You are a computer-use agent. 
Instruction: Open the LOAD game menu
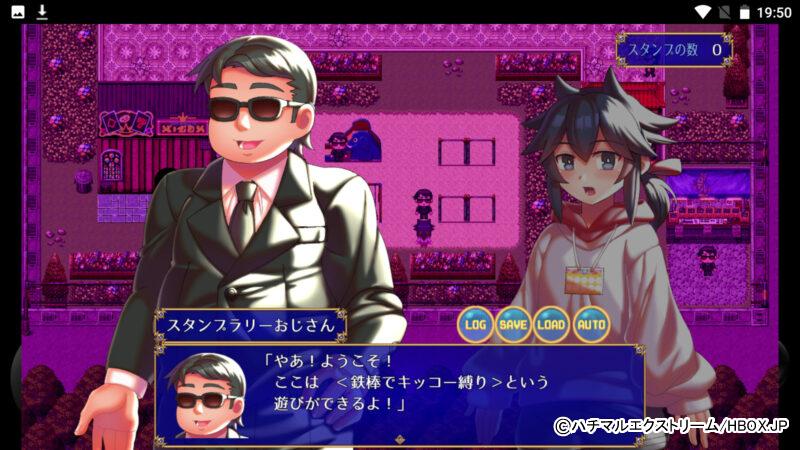(552, 324)
